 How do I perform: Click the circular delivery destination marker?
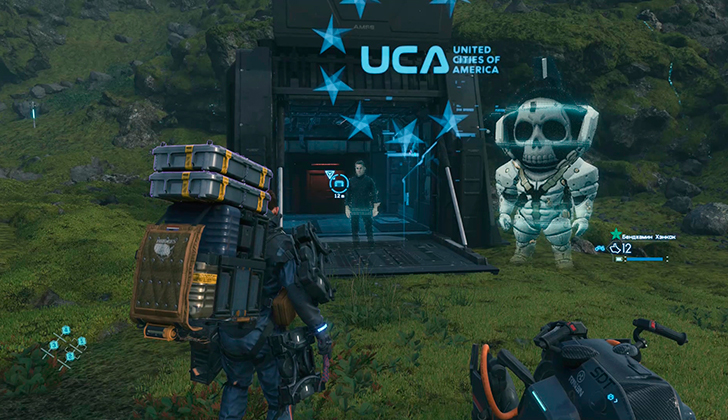338,182
